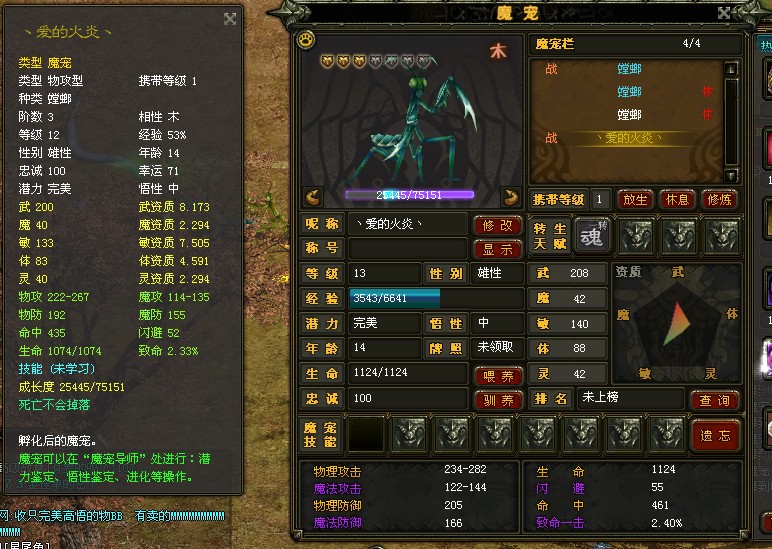Close the 爱的火炎 pet tooltip panel
The width and height of the screenshot is (772, 549).
tap(230, 18)
